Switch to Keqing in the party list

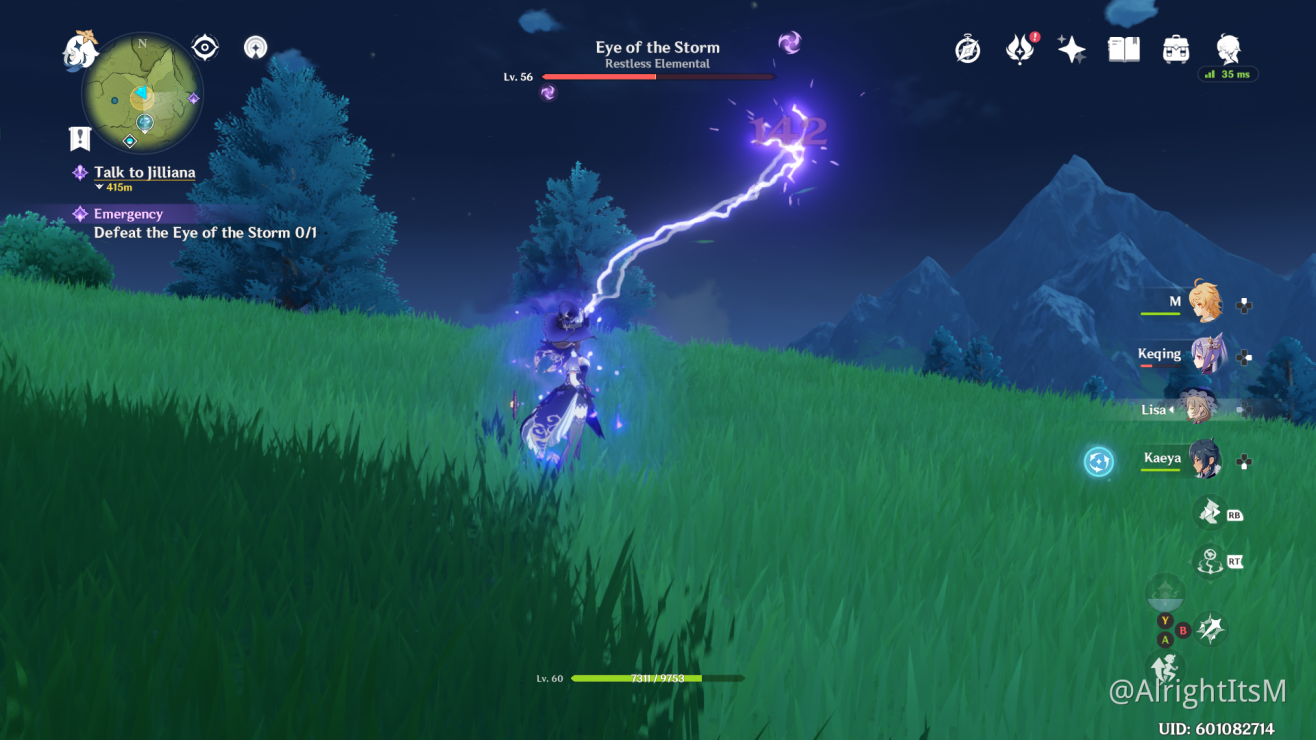pos(1205,355)
